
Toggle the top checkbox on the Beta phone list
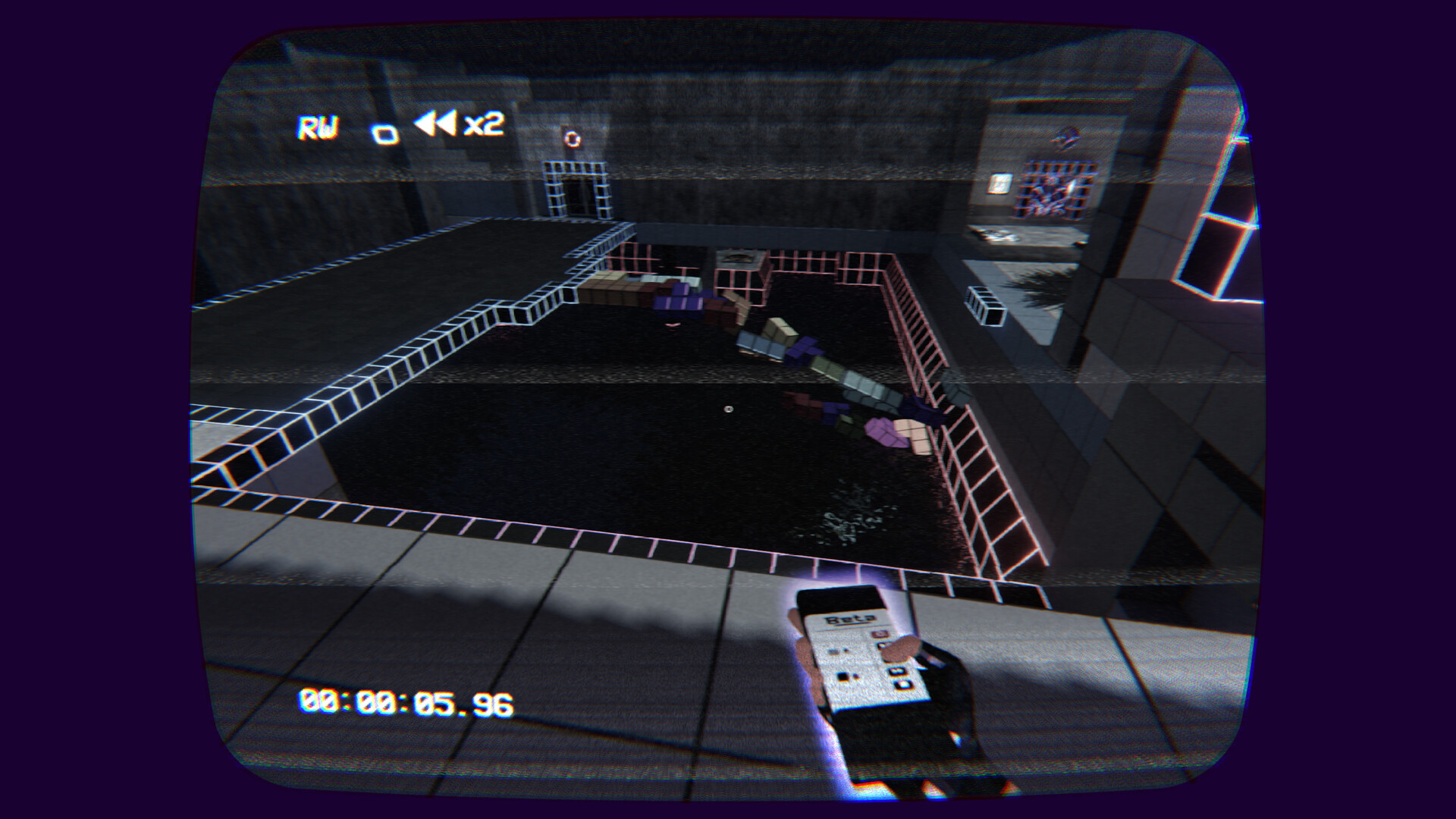tap(880, 645)
